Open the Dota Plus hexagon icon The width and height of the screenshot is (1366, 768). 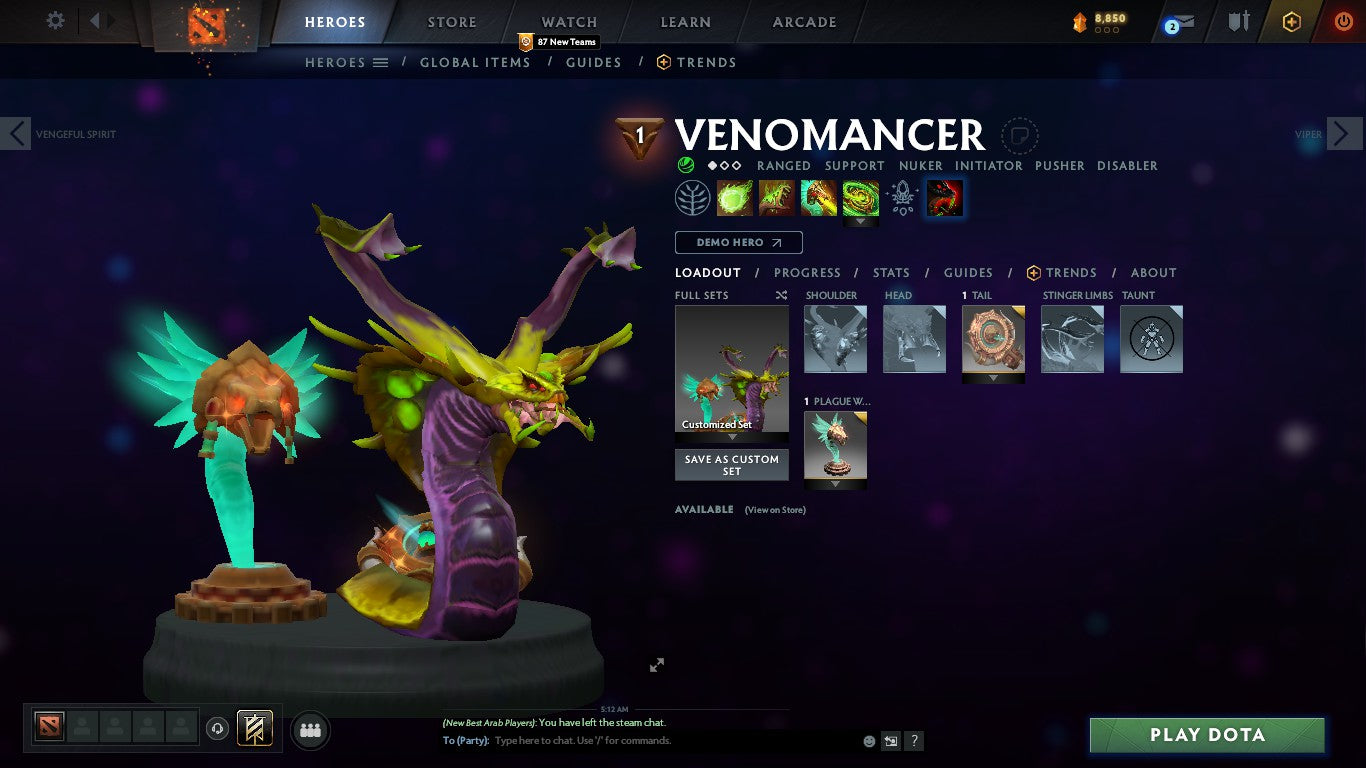(x=1290, y=22)
